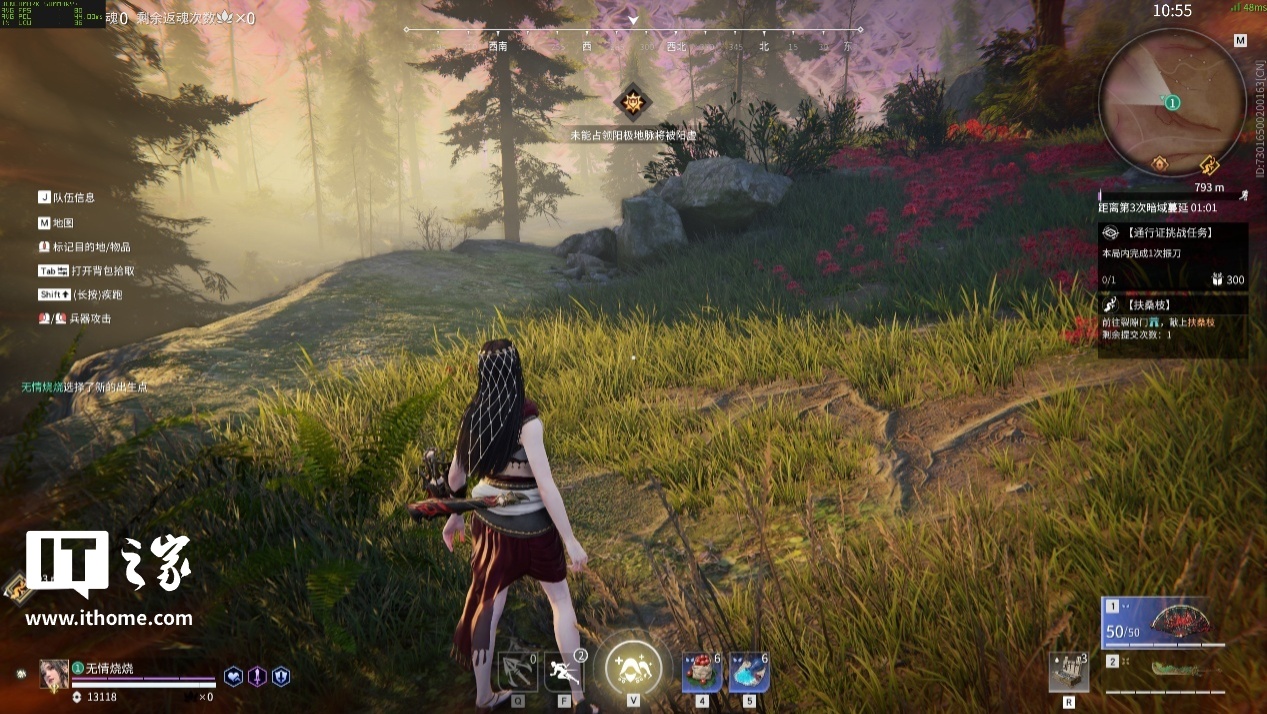Screen dimensions: 1267x714
Task: Activate the dash skill icon
Action: (563, 672)
